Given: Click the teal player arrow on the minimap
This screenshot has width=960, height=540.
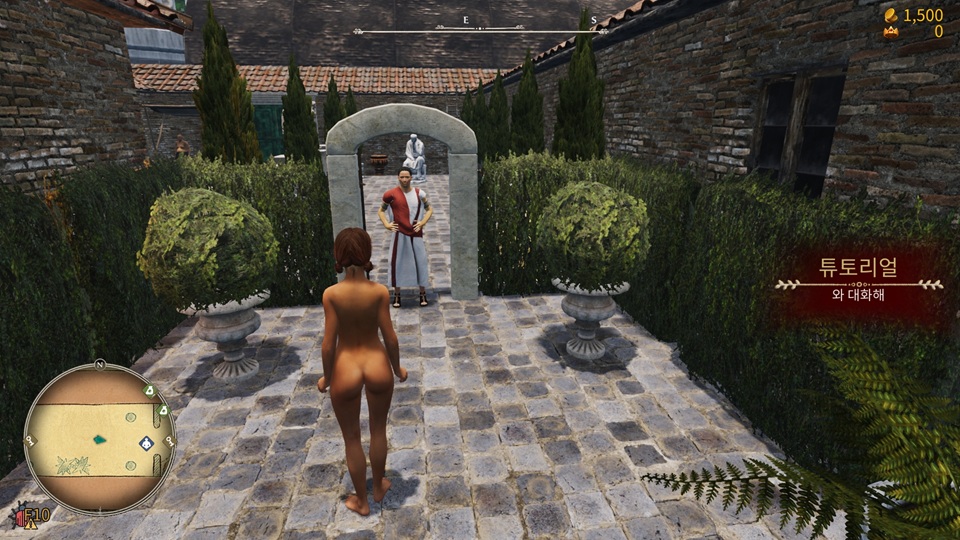Looking at the screenshot, I should [101, 438].
